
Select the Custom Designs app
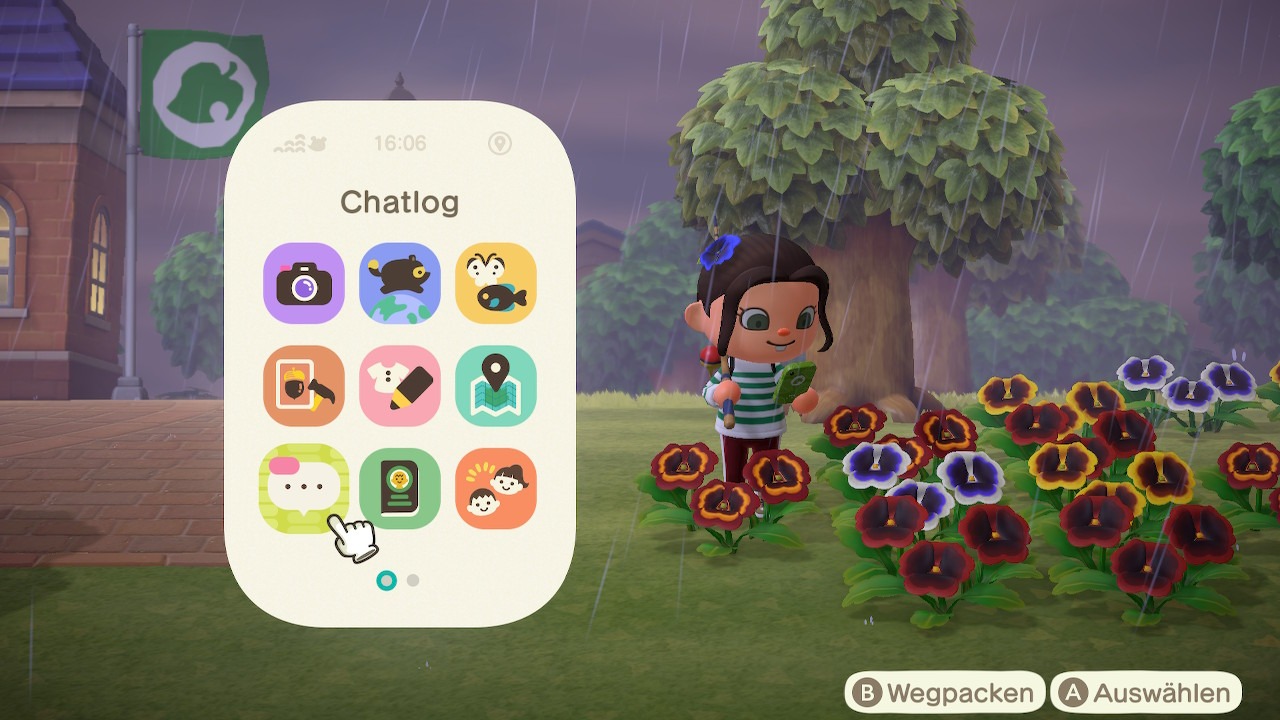click(400, 386)
